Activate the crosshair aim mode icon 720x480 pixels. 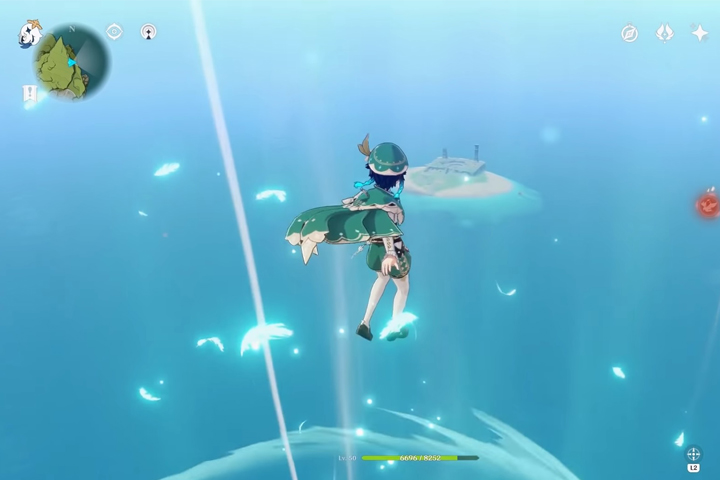(x=693, y=454)
